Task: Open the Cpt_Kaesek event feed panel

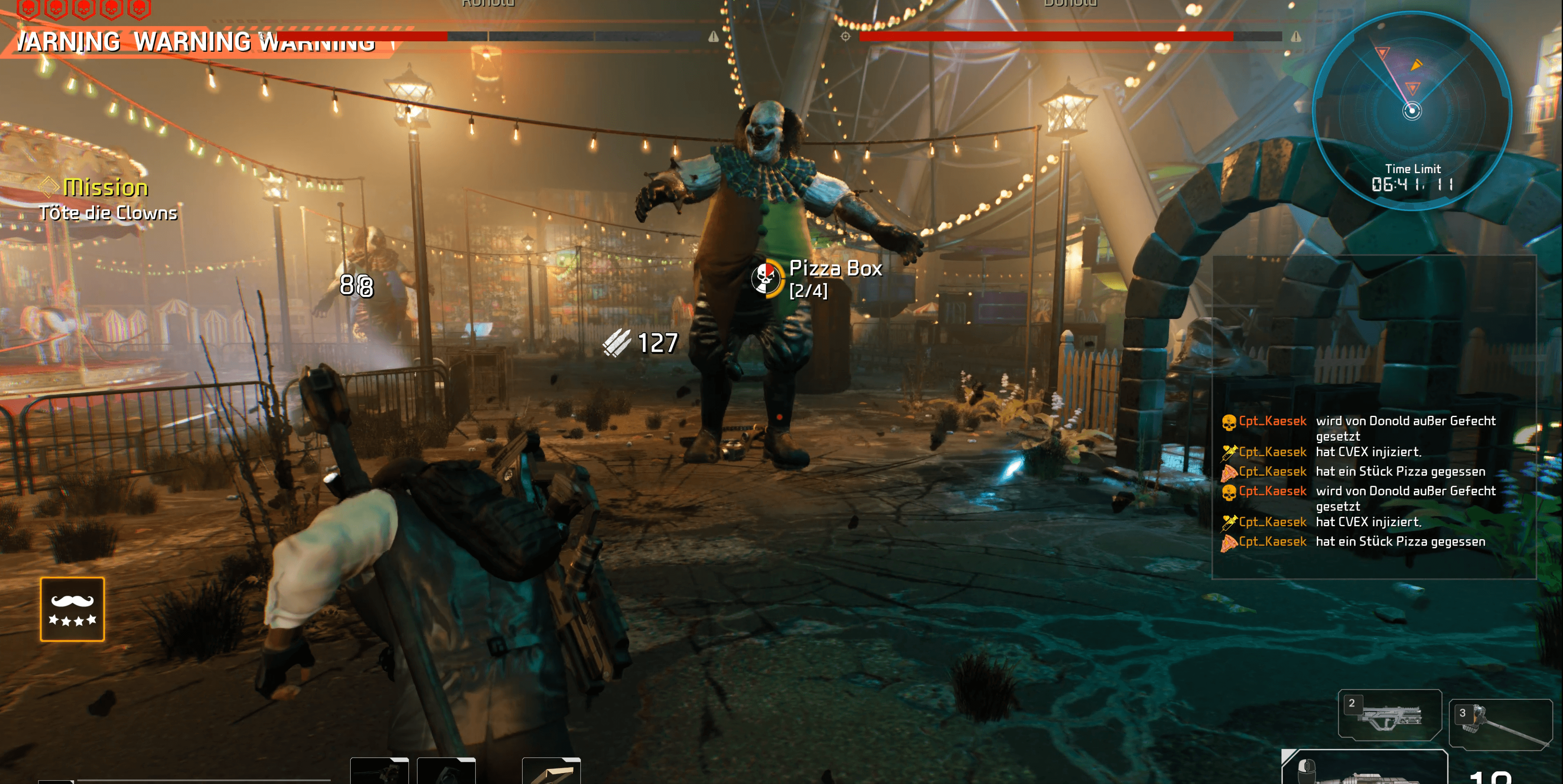Action: tap(1373, 479)
